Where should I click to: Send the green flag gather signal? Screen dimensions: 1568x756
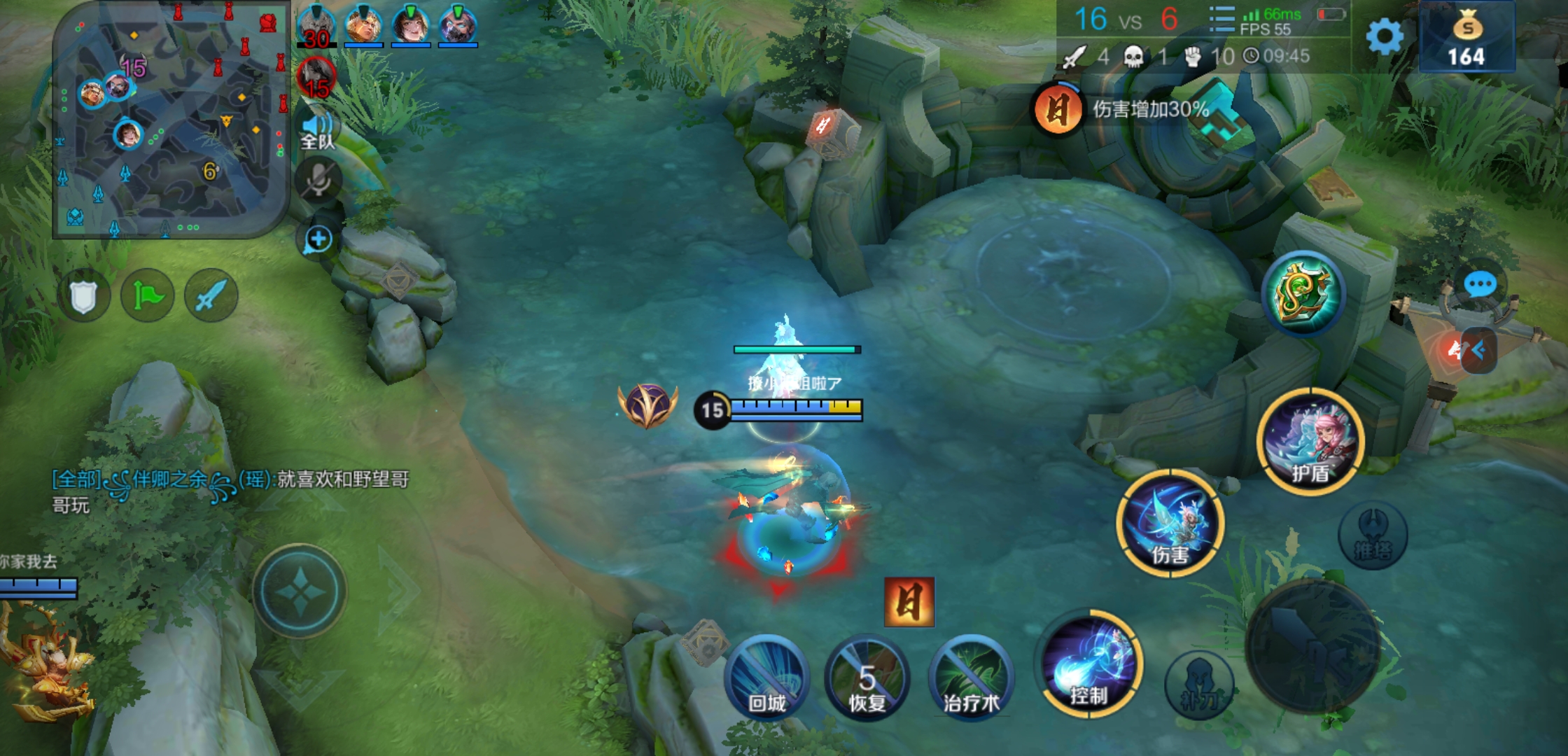tap(147, 297)
